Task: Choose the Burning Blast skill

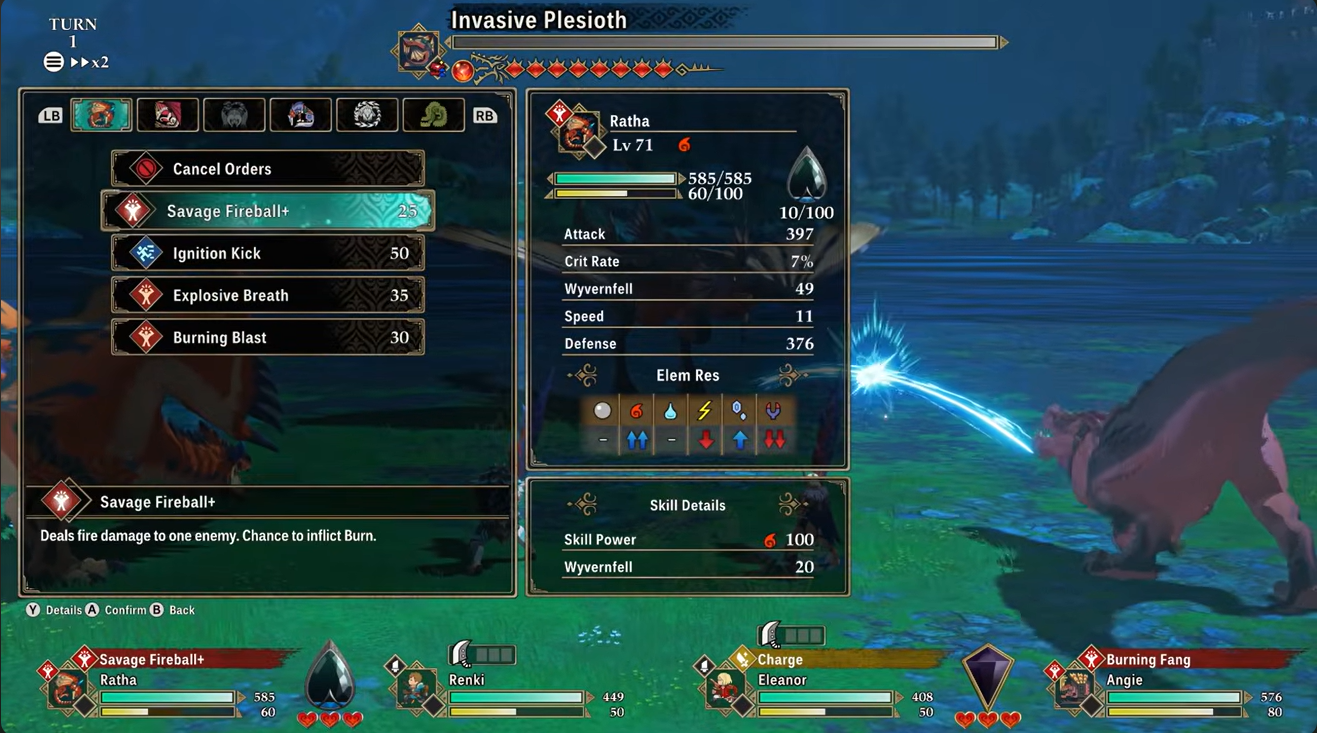Action: (x=268, y=337)
